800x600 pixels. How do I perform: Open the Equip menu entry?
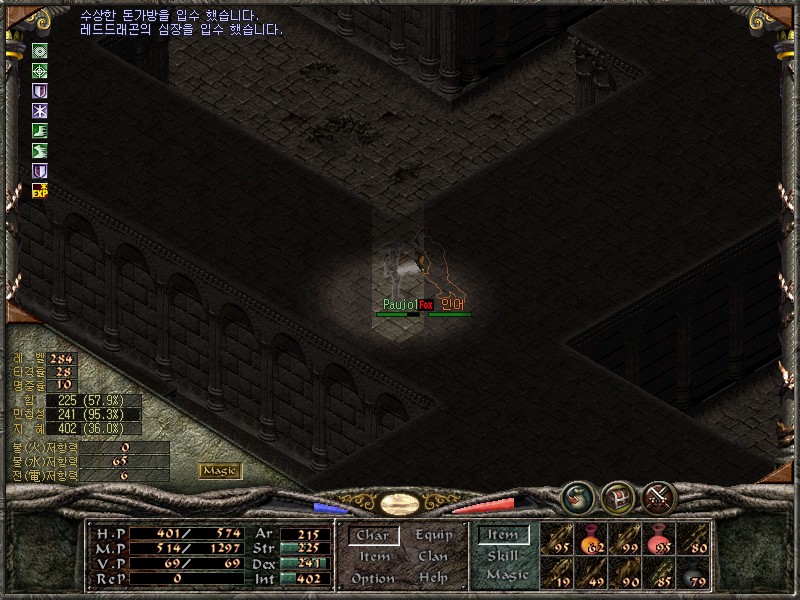click(433, 535)
